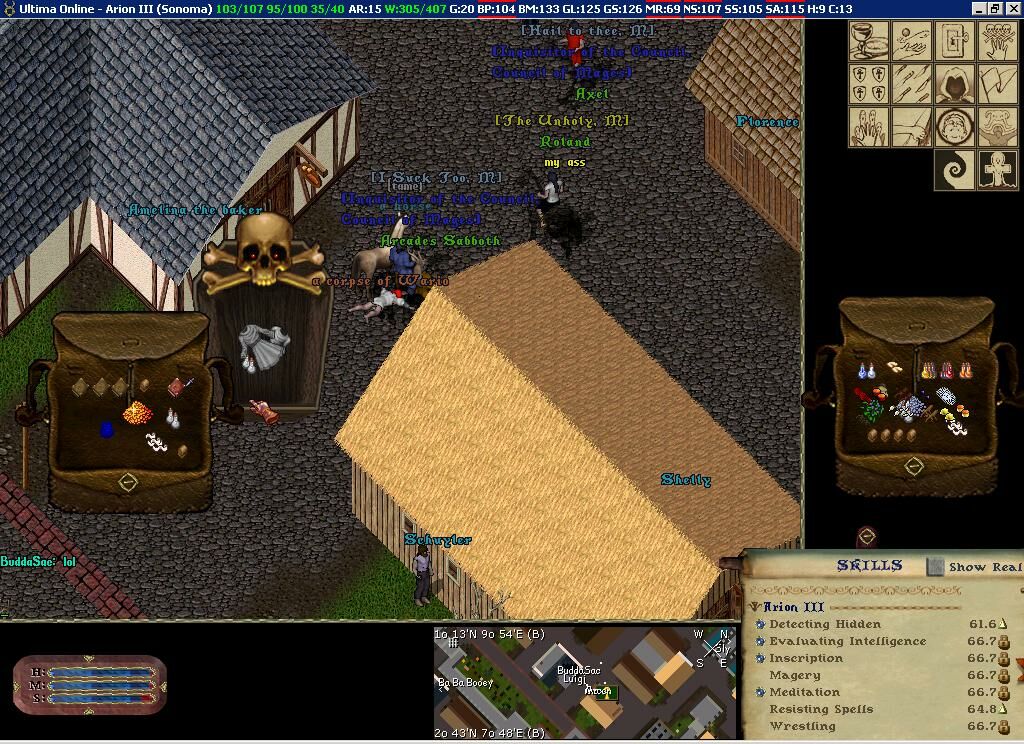
Task: Click the radar minimap
Action: (x=586, y=680)
